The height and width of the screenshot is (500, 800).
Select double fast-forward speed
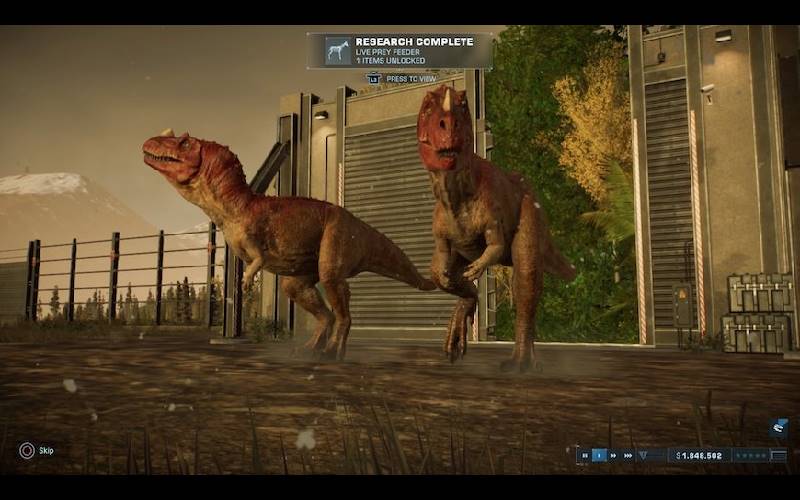click(614, 455)
